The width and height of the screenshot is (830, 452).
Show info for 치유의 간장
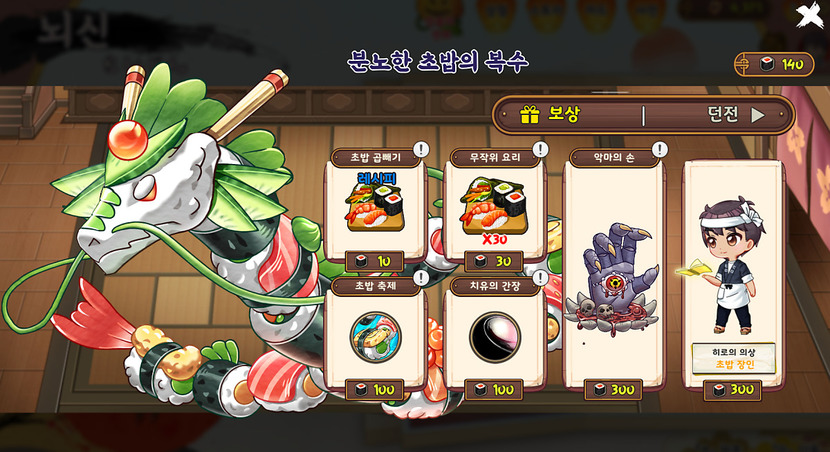541,277
